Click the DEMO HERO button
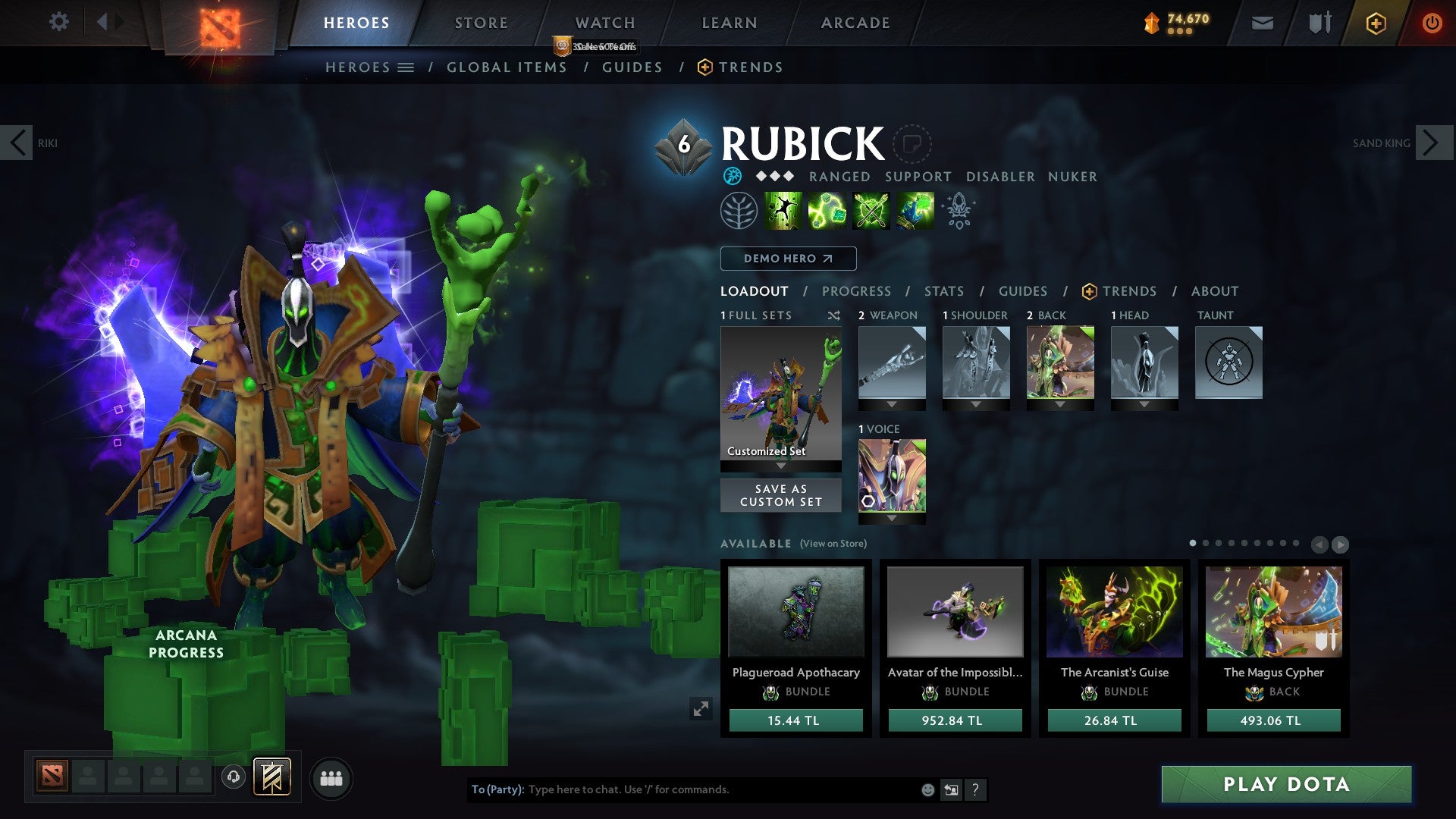1456x819 pixels. pyautogui.click(x=787, y=259)
